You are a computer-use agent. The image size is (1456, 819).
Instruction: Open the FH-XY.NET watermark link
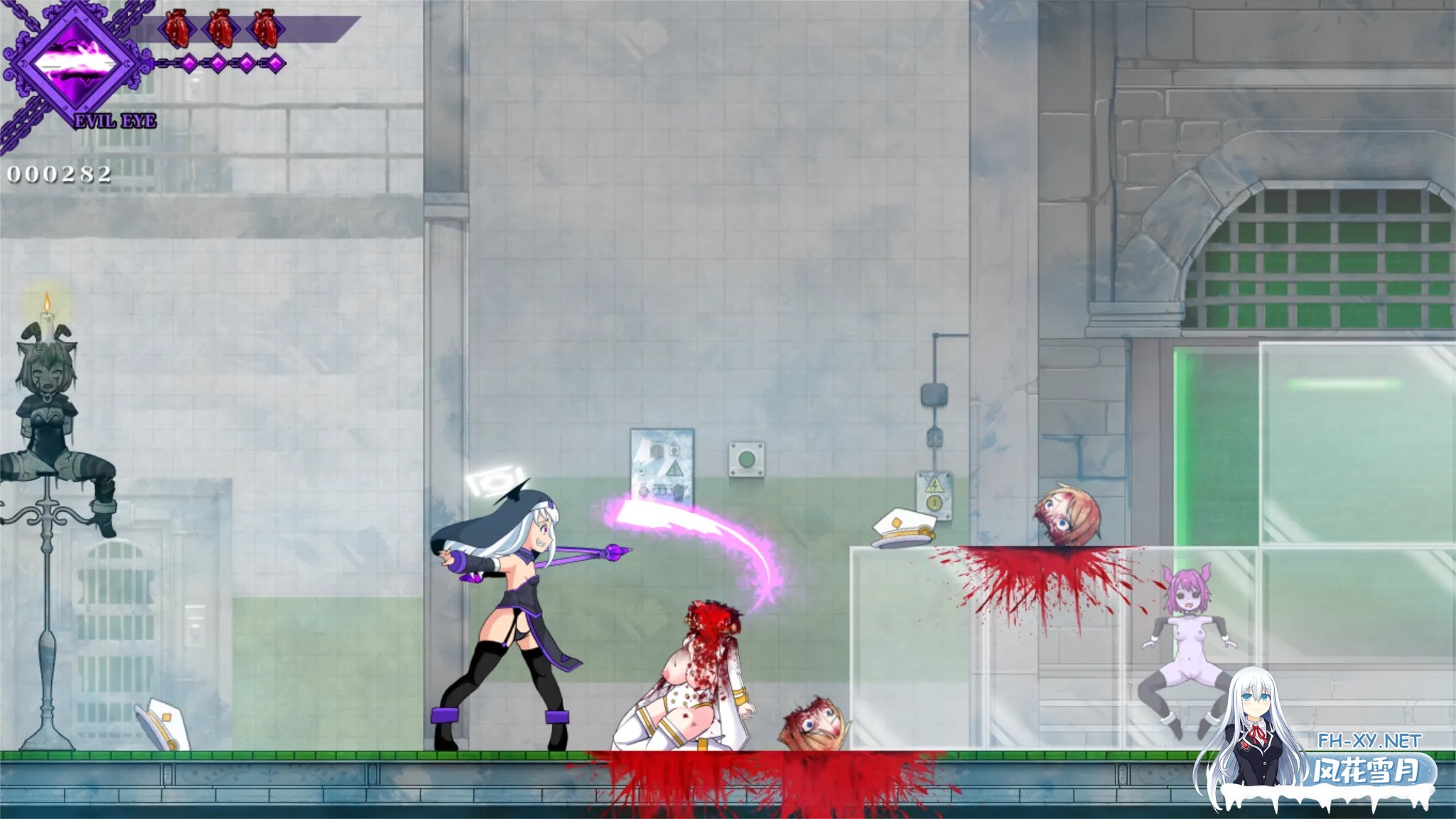[x=1369, y=740]
